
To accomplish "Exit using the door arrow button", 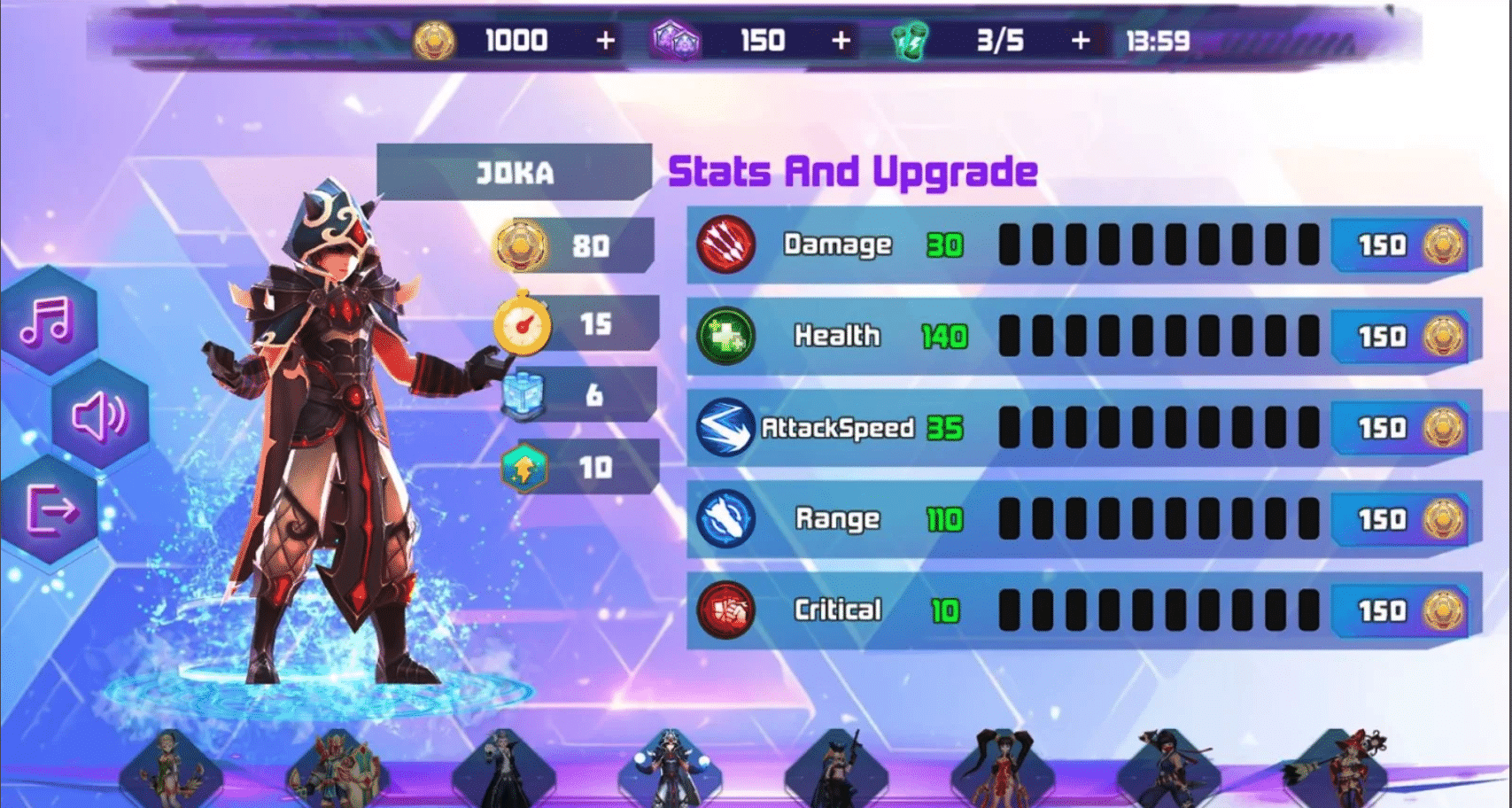I will click(50, 509).
